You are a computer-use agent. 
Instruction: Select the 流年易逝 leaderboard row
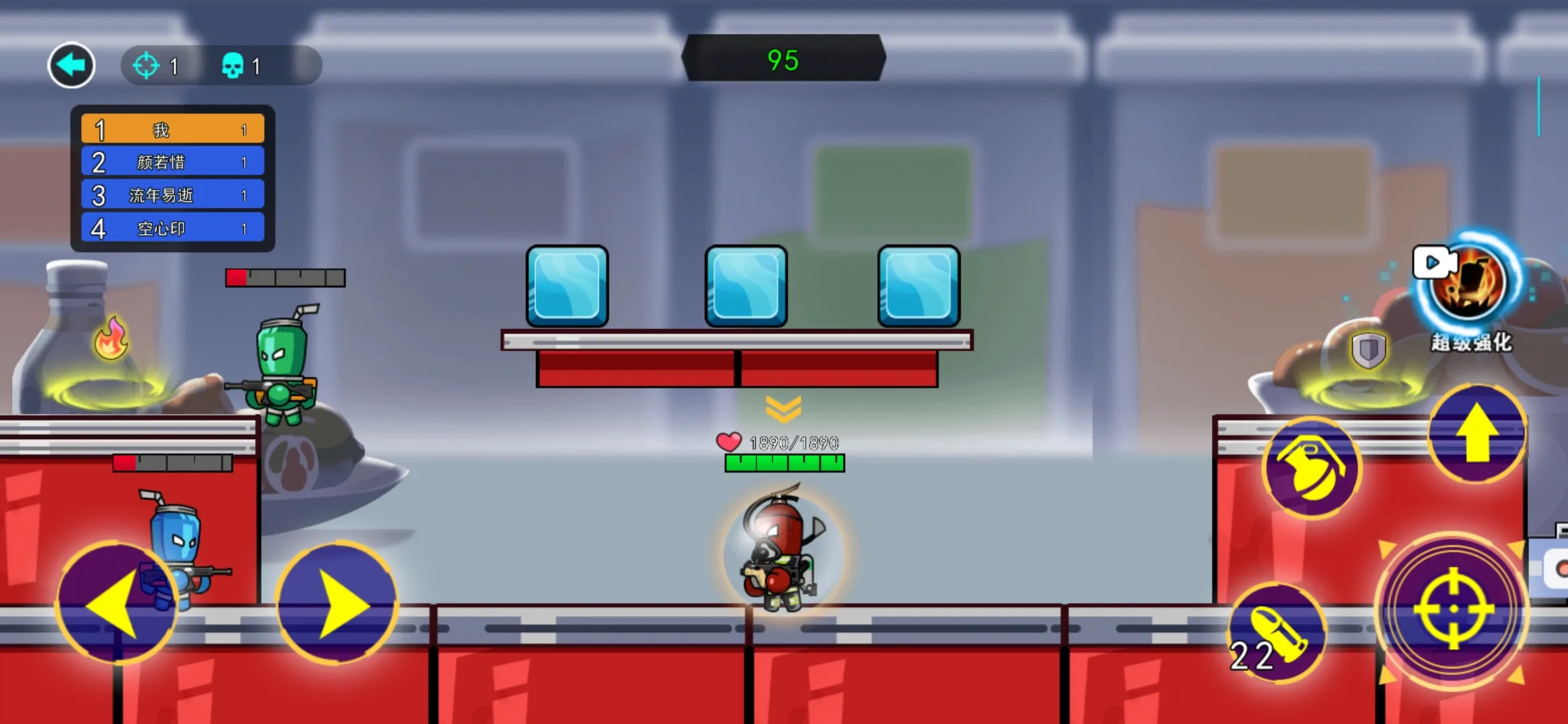click(x=173, y=195)
